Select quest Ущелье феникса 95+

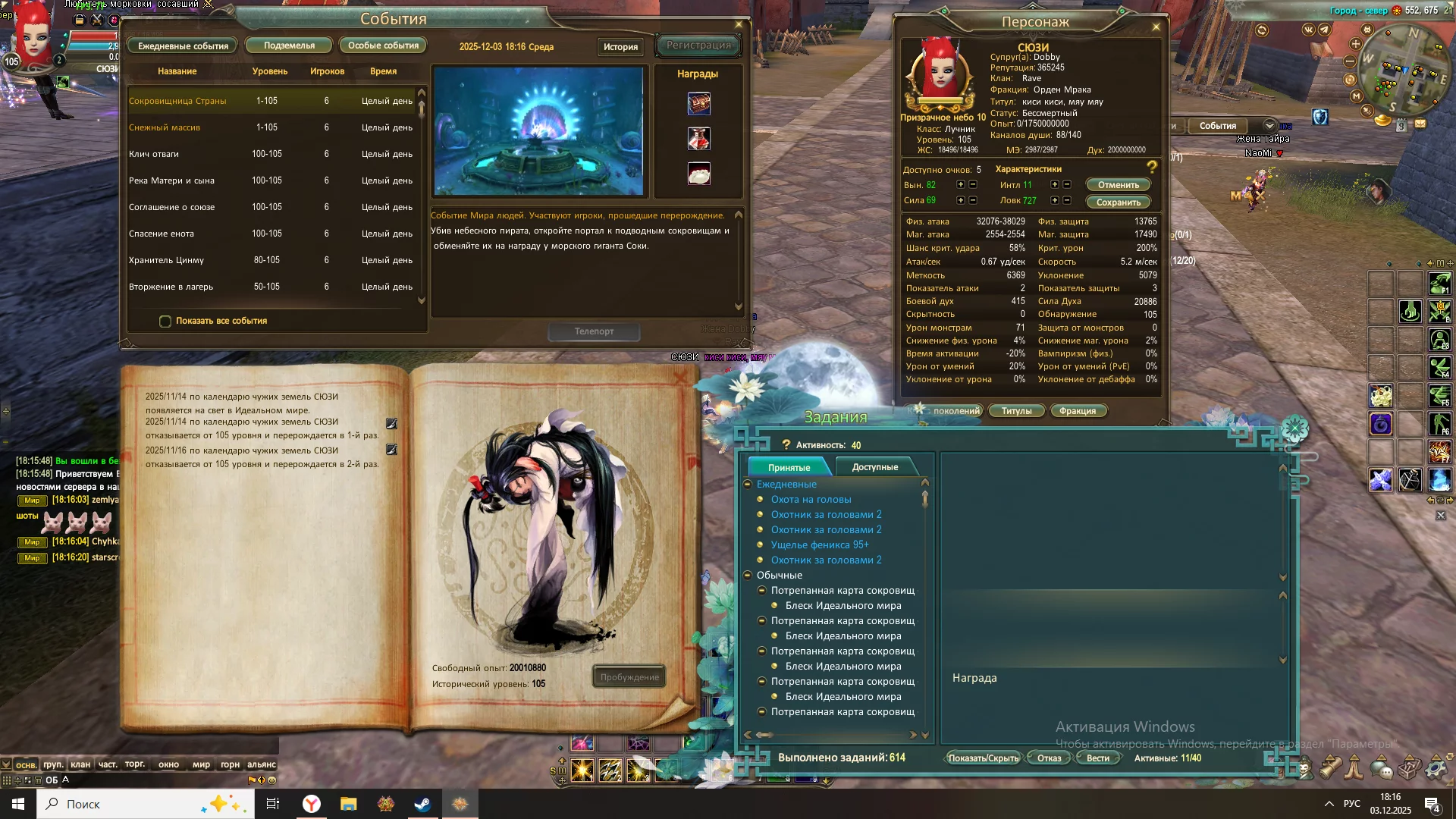pyautogui.click(x=820, y=544)
